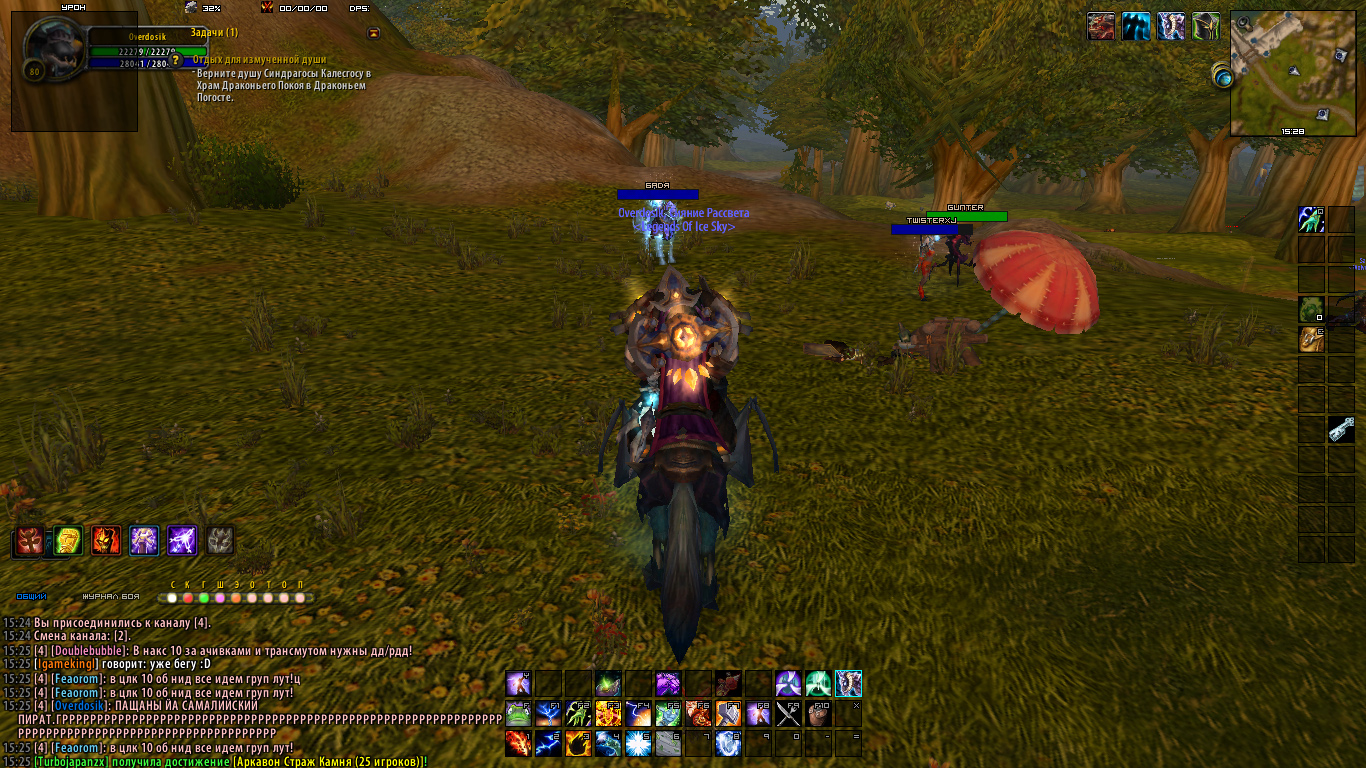Cast the lightning bolt on key 2

[x=548, y=743]
